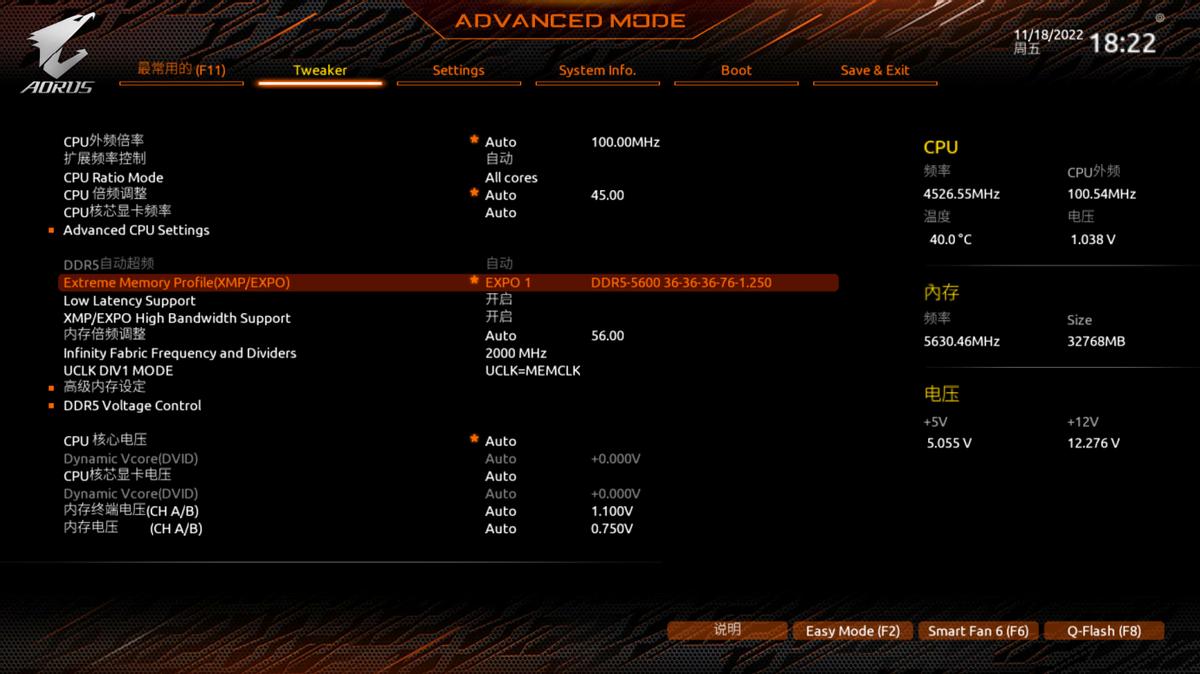1200x674 pixels.
Task: Open Smart Fan 6 (F6)
Action: [x=978, y=631]
